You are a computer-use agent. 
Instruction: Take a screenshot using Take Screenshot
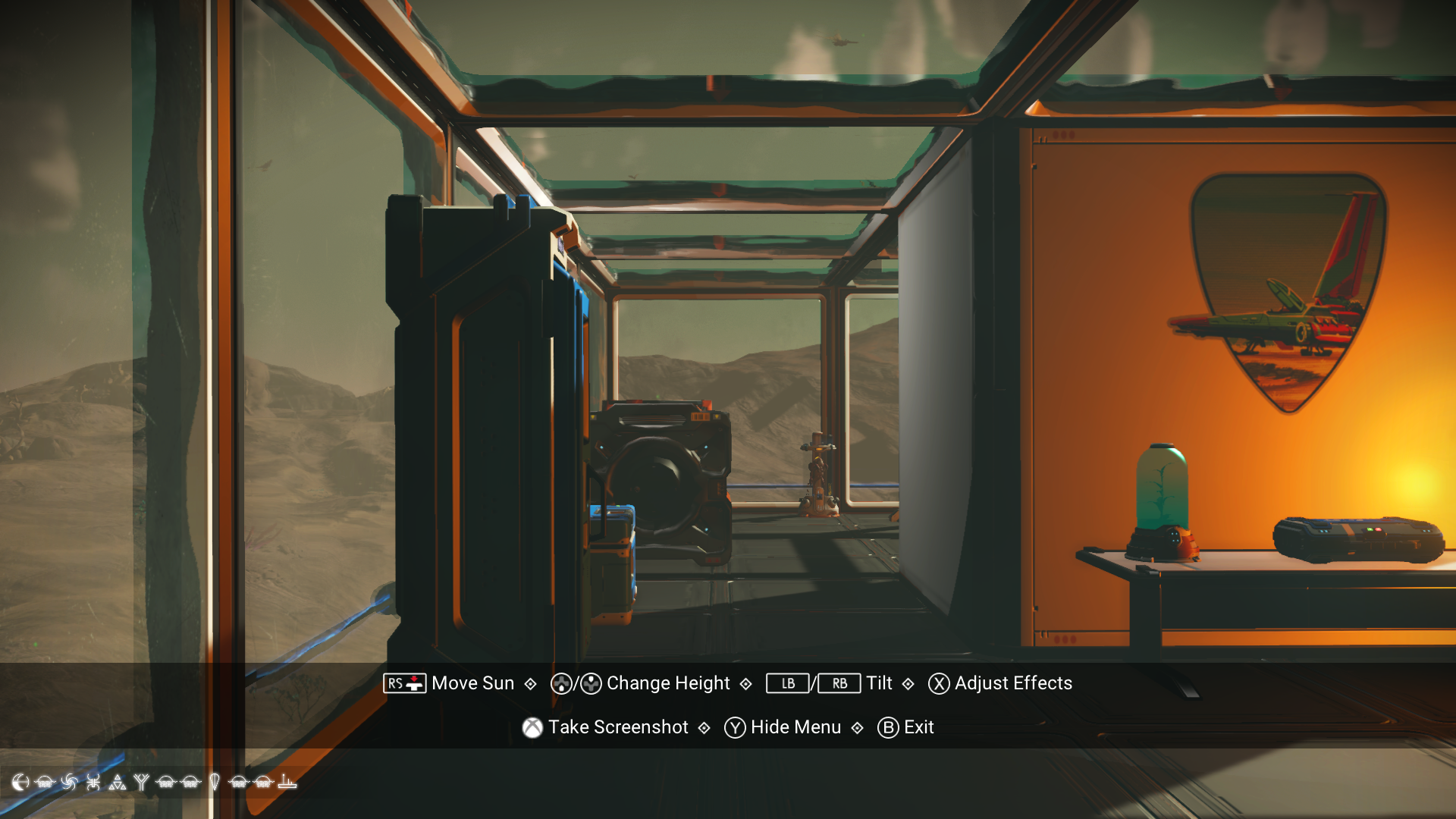point(618,727)
